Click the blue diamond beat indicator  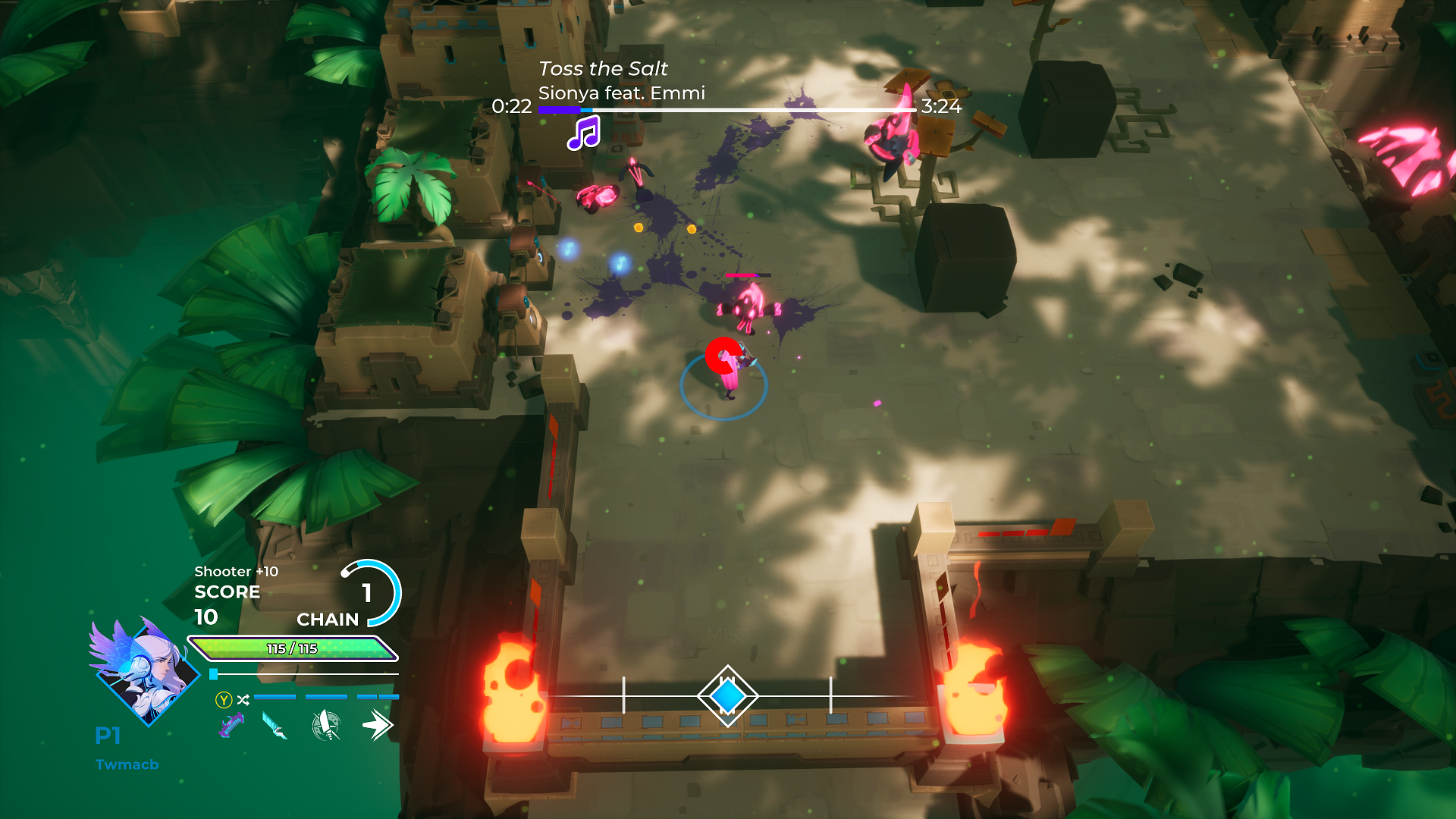click(727, 696)
